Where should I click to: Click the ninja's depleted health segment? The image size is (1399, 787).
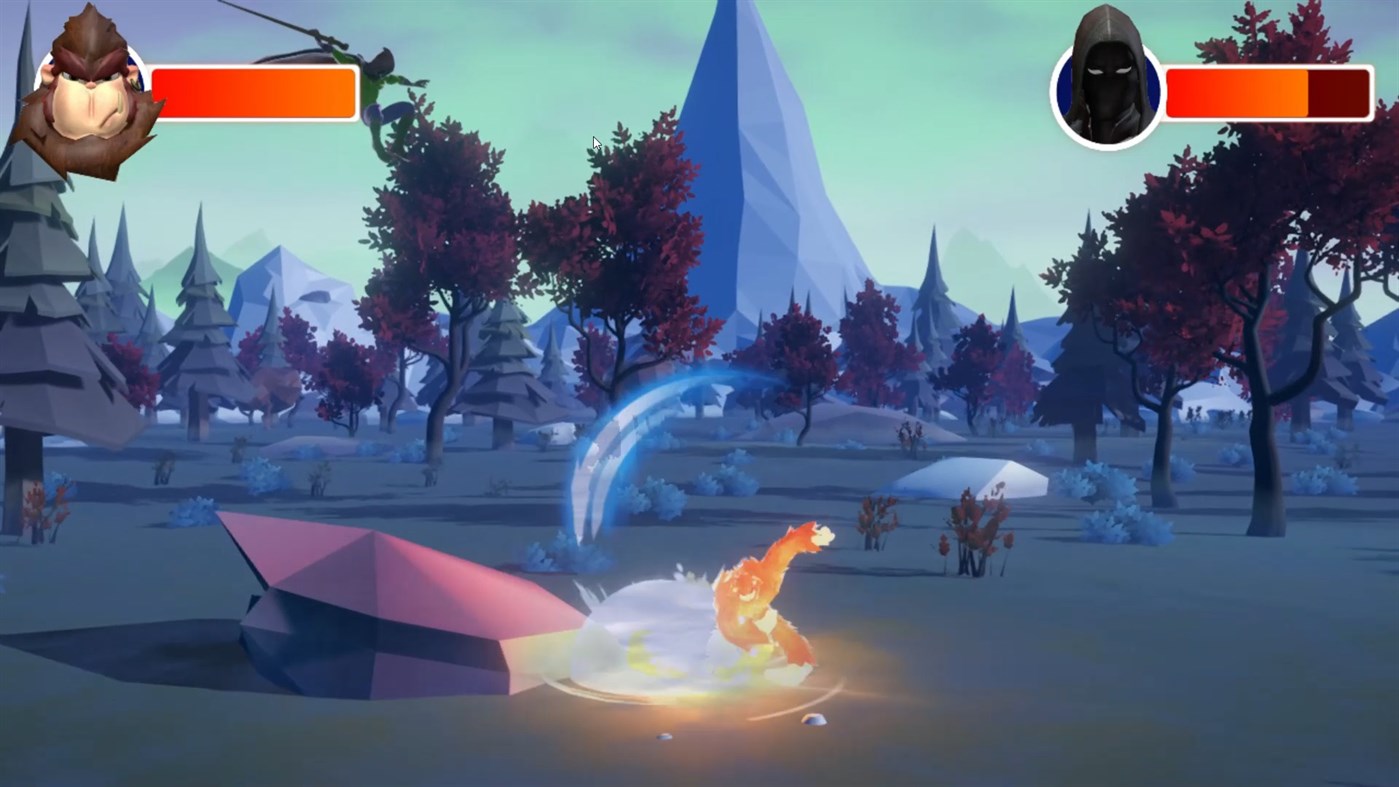click(x=1340, y=90)
